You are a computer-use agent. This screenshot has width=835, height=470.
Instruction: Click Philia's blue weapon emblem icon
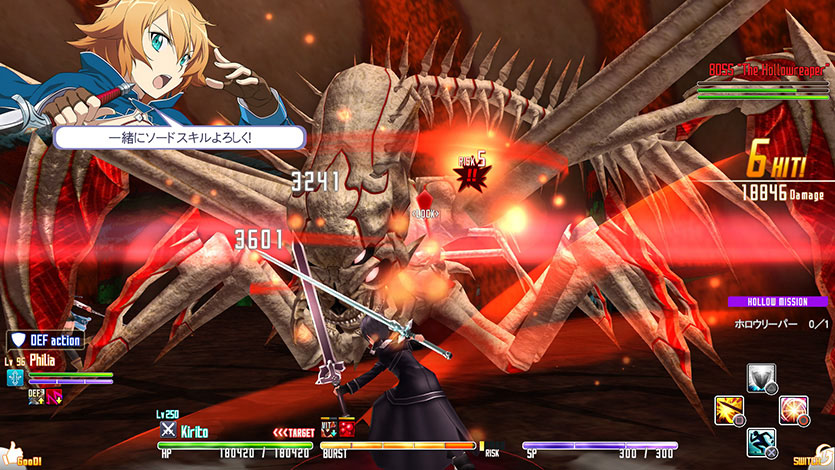(x=15, y=378)
